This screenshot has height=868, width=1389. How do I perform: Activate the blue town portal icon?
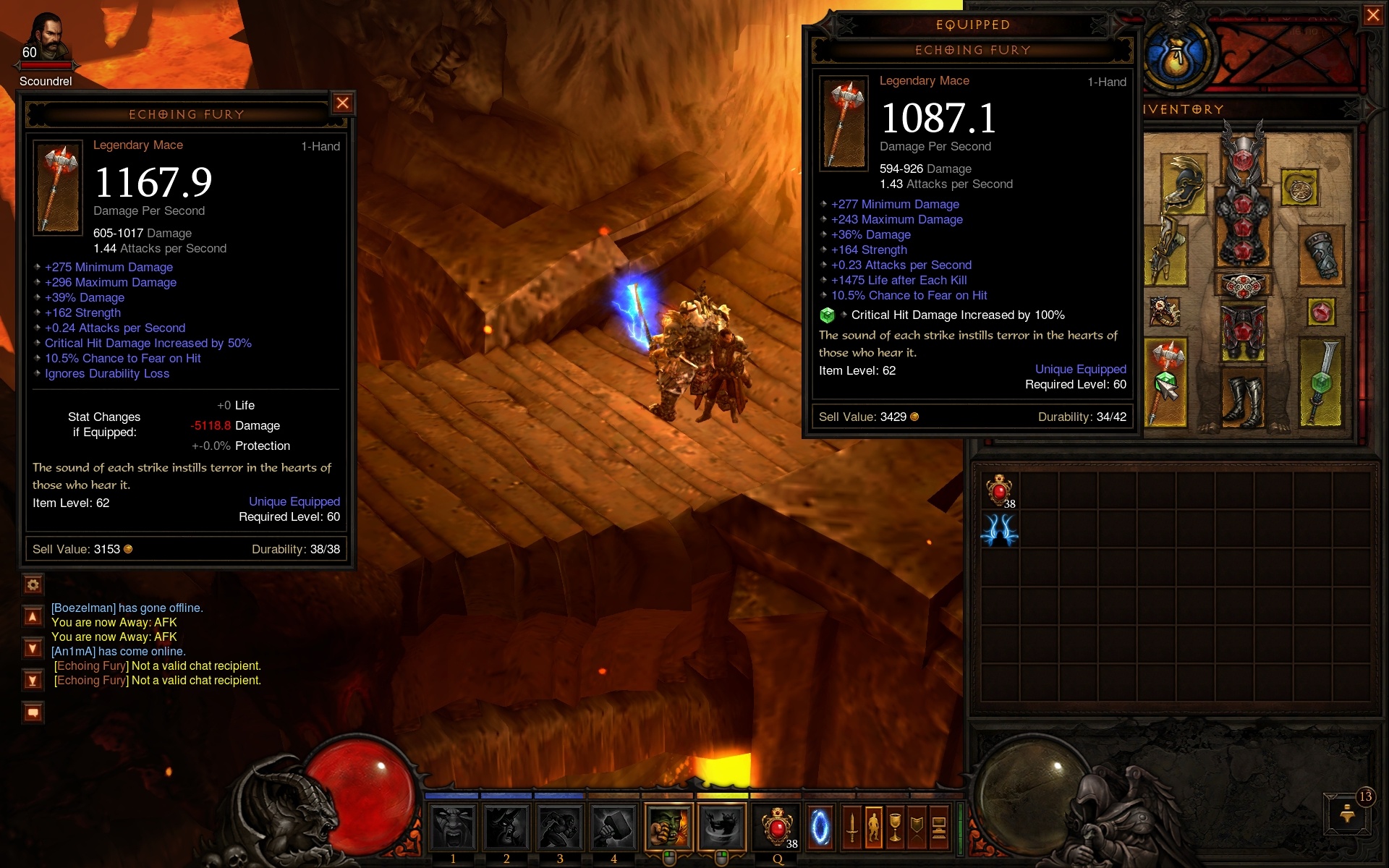click(x=820, y=827)
